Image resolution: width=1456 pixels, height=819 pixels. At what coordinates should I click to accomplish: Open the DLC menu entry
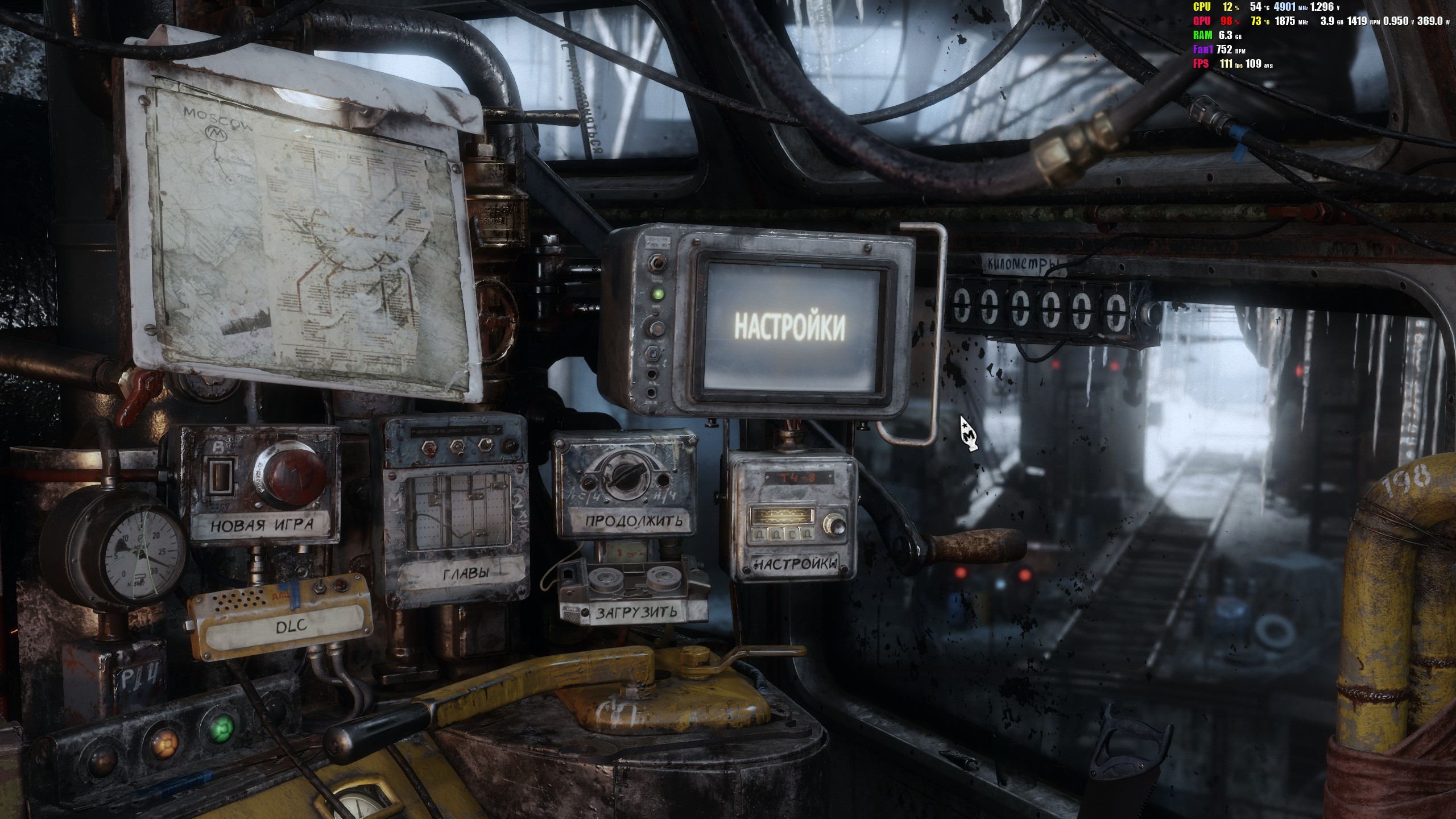click(x=291, y=627)
